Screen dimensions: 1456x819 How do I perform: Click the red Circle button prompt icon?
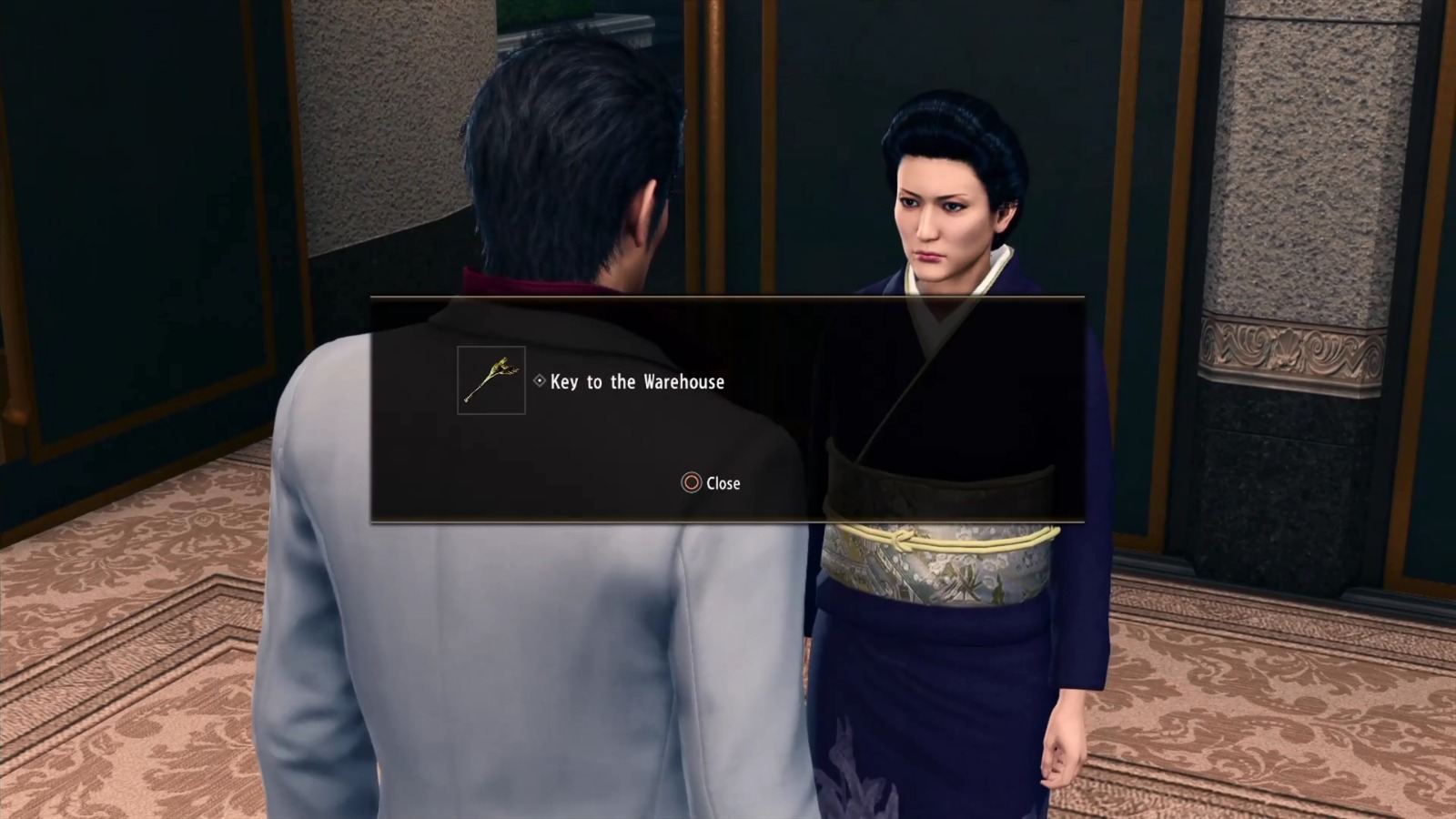pyautogui.click(x=690, y=483)
